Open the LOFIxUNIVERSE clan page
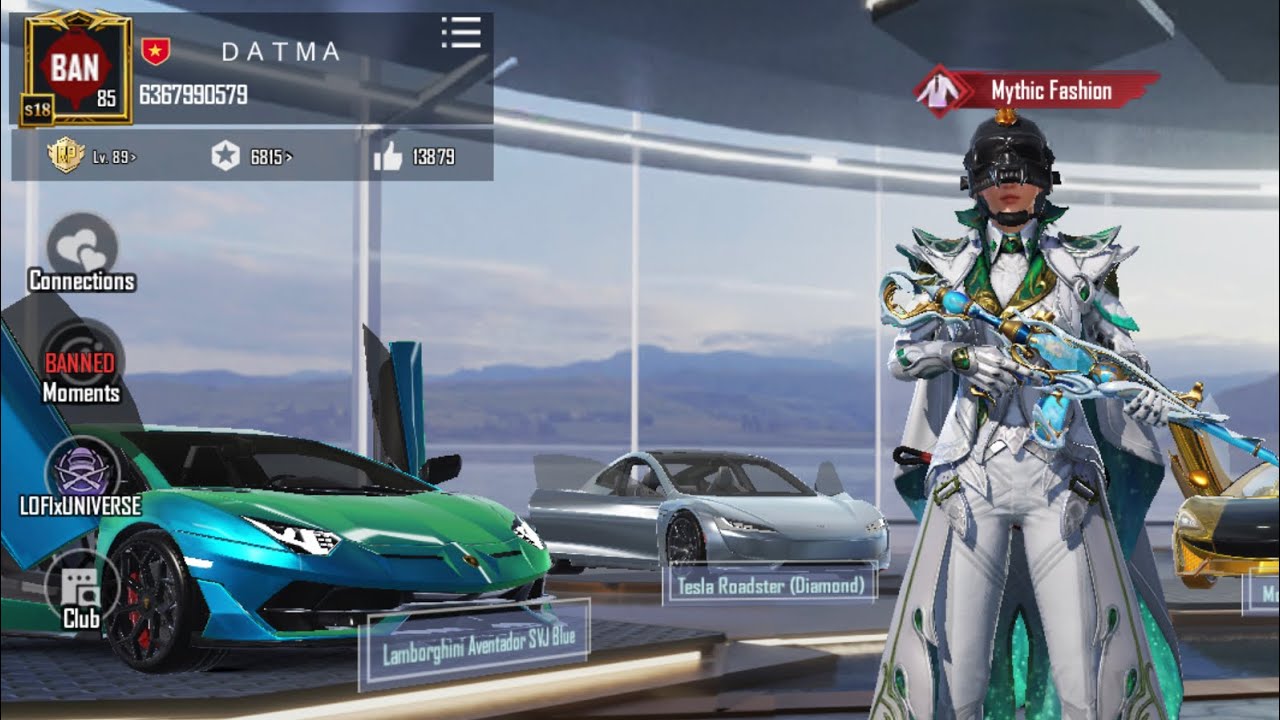1280x720 pixels. 82,478
